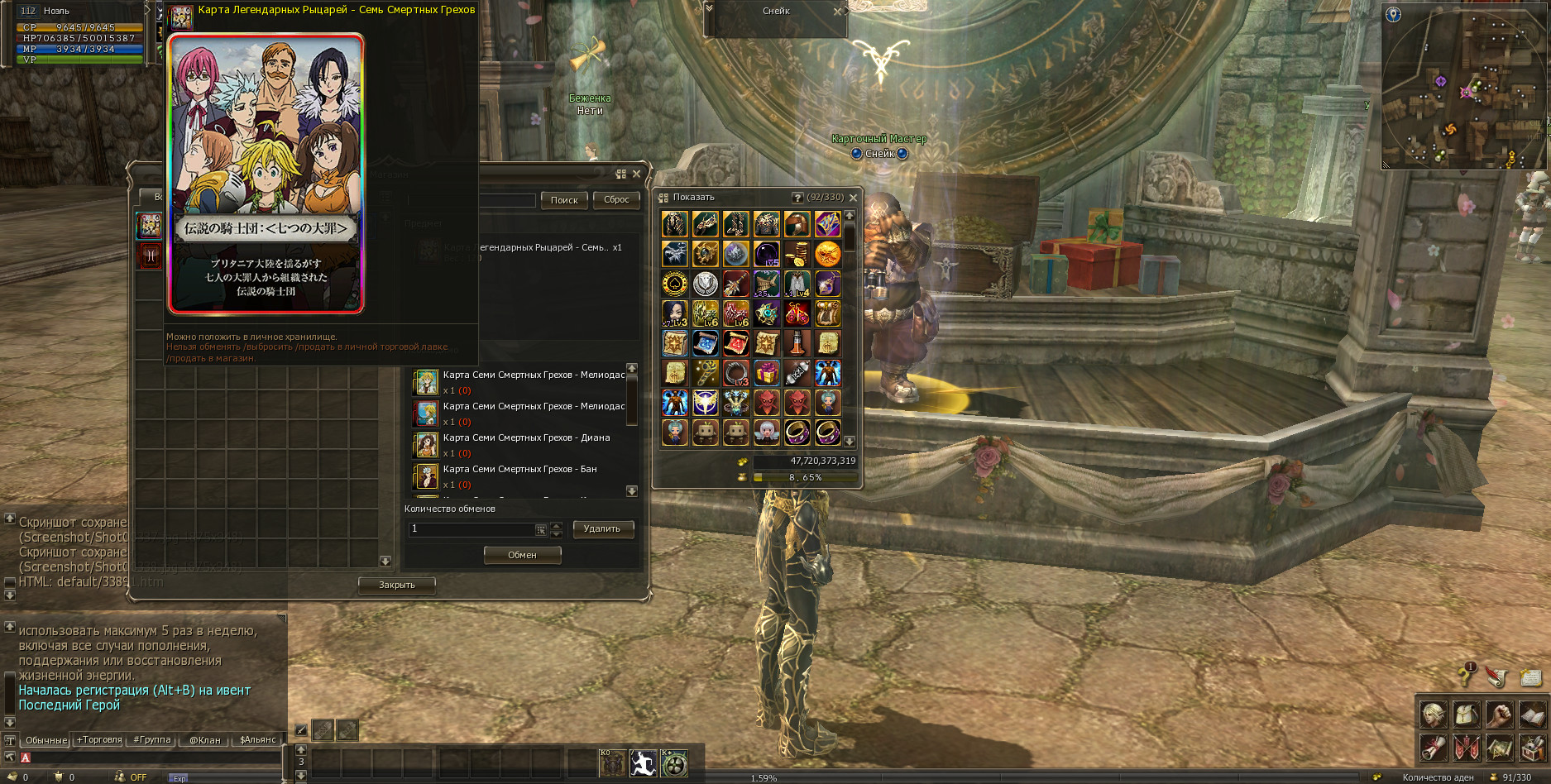Close the exchange window with Закрыть

tap(396, 586)
